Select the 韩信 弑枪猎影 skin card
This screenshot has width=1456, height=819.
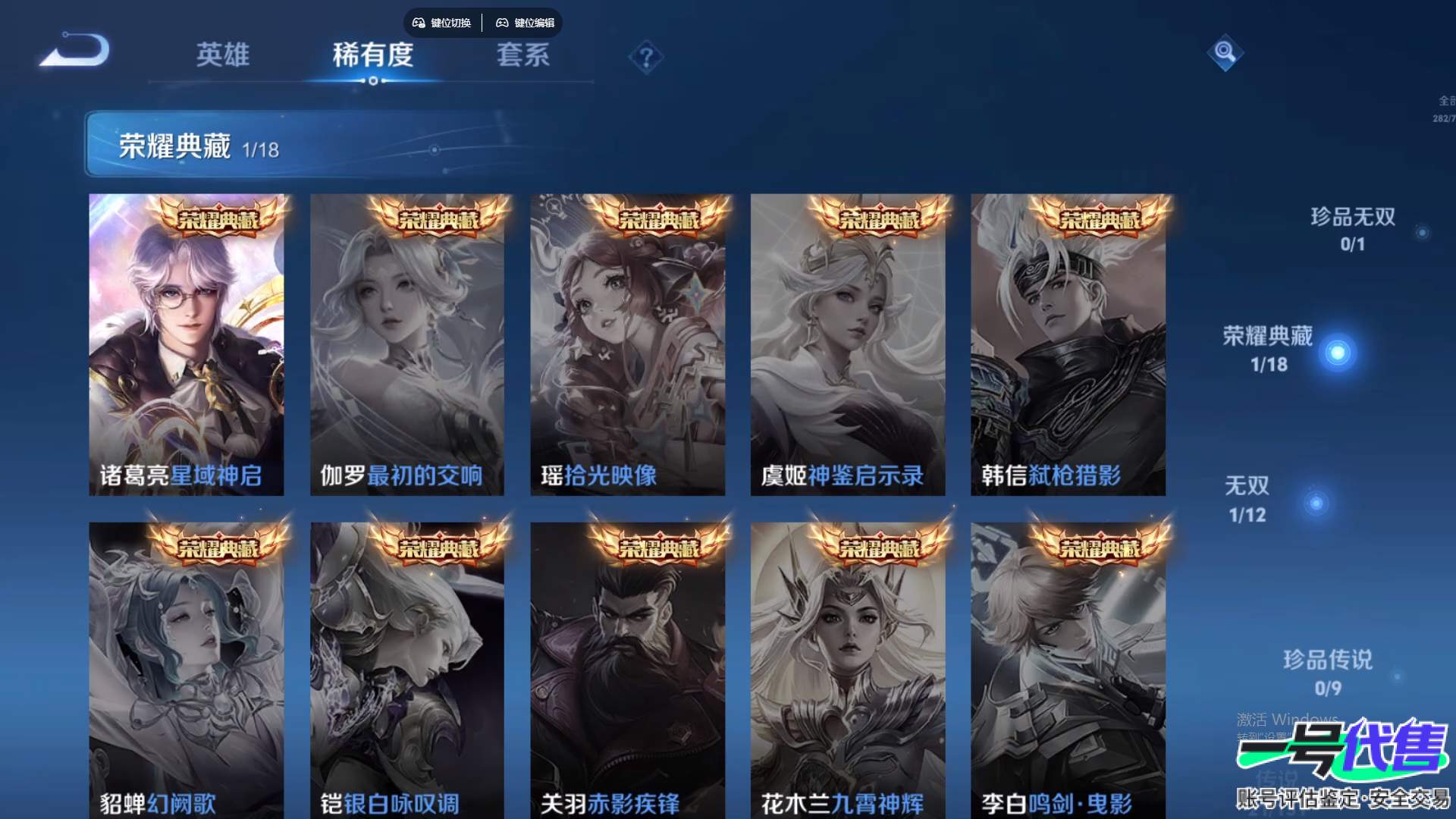click(x=1068, y=344)
